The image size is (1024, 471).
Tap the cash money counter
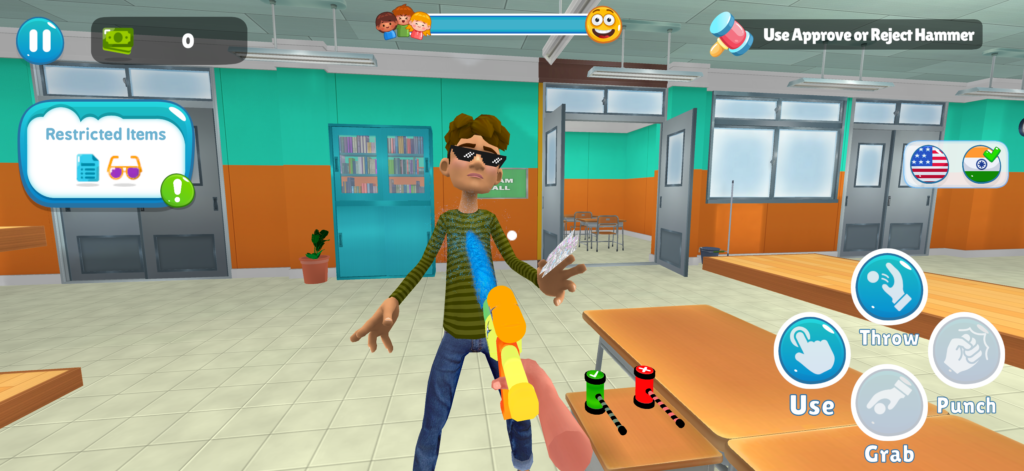[168, 41]
